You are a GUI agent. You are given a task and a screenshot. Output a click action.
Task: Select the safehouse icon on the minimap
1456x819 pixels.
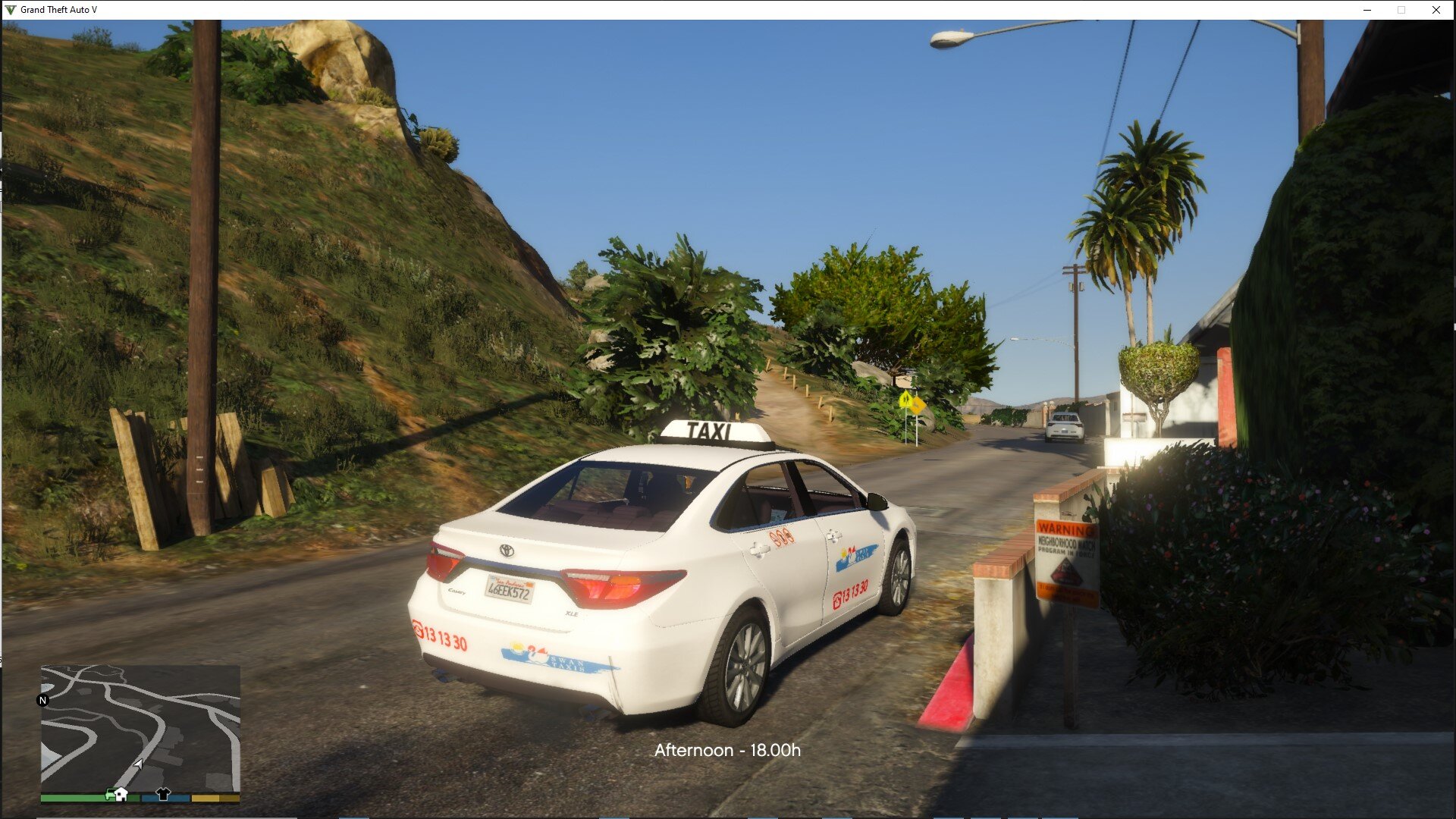(x=119, y=794)
